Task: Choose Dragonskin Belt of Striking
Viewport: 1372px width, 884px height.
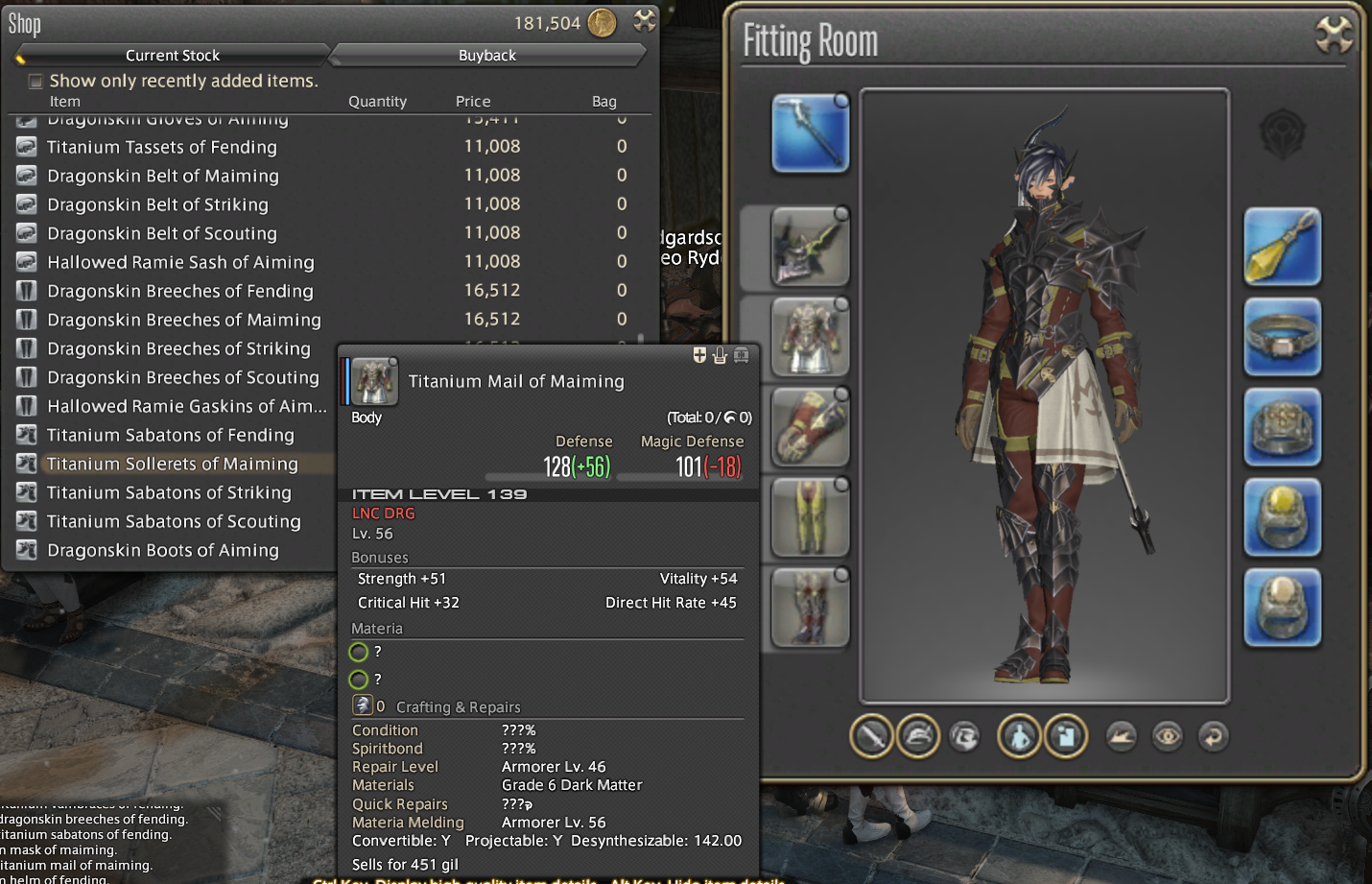Action: (157, 204)
